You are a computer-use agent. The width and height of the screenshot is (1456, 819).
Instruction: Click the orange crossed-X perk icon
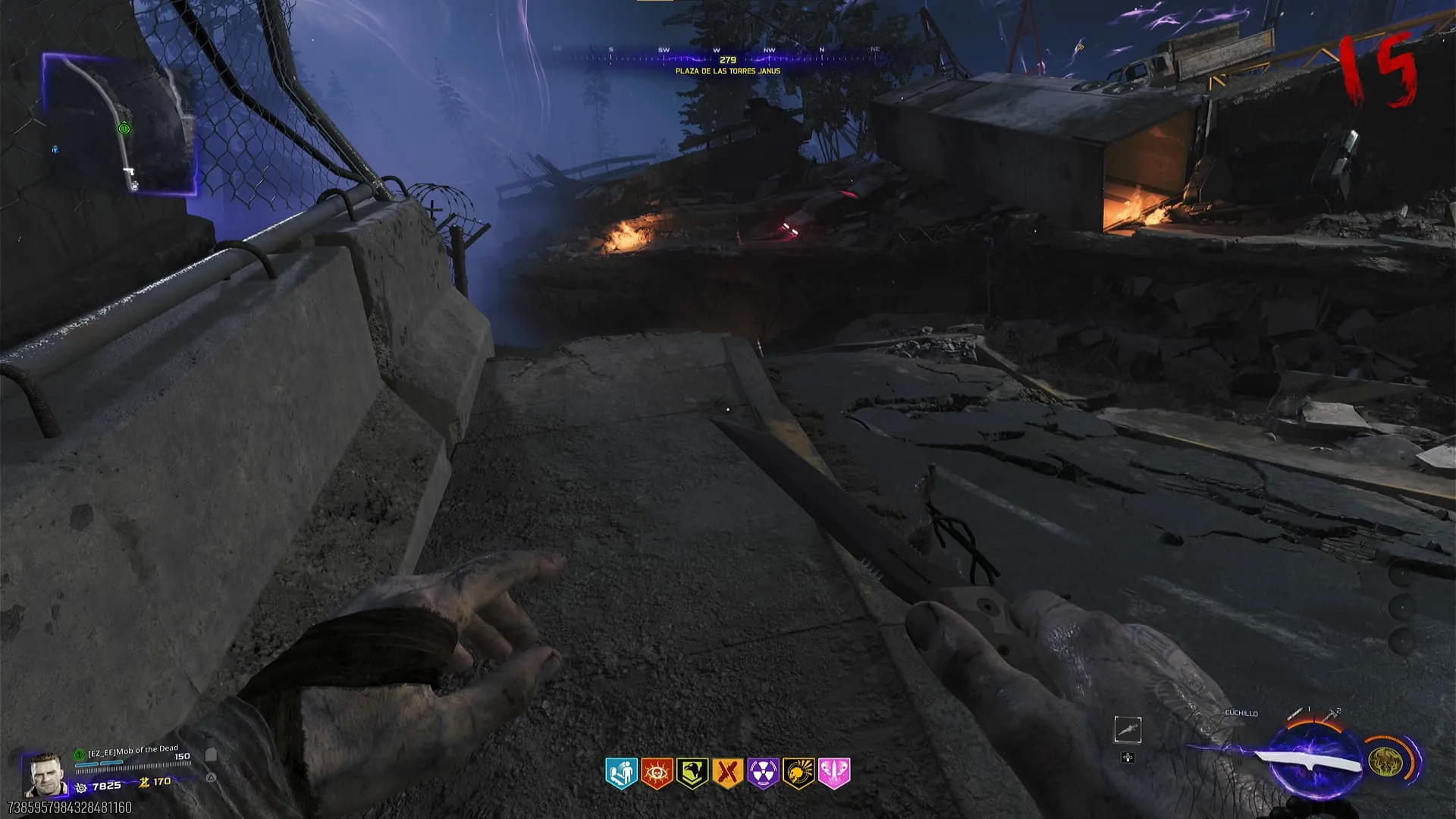coord(727,773)
